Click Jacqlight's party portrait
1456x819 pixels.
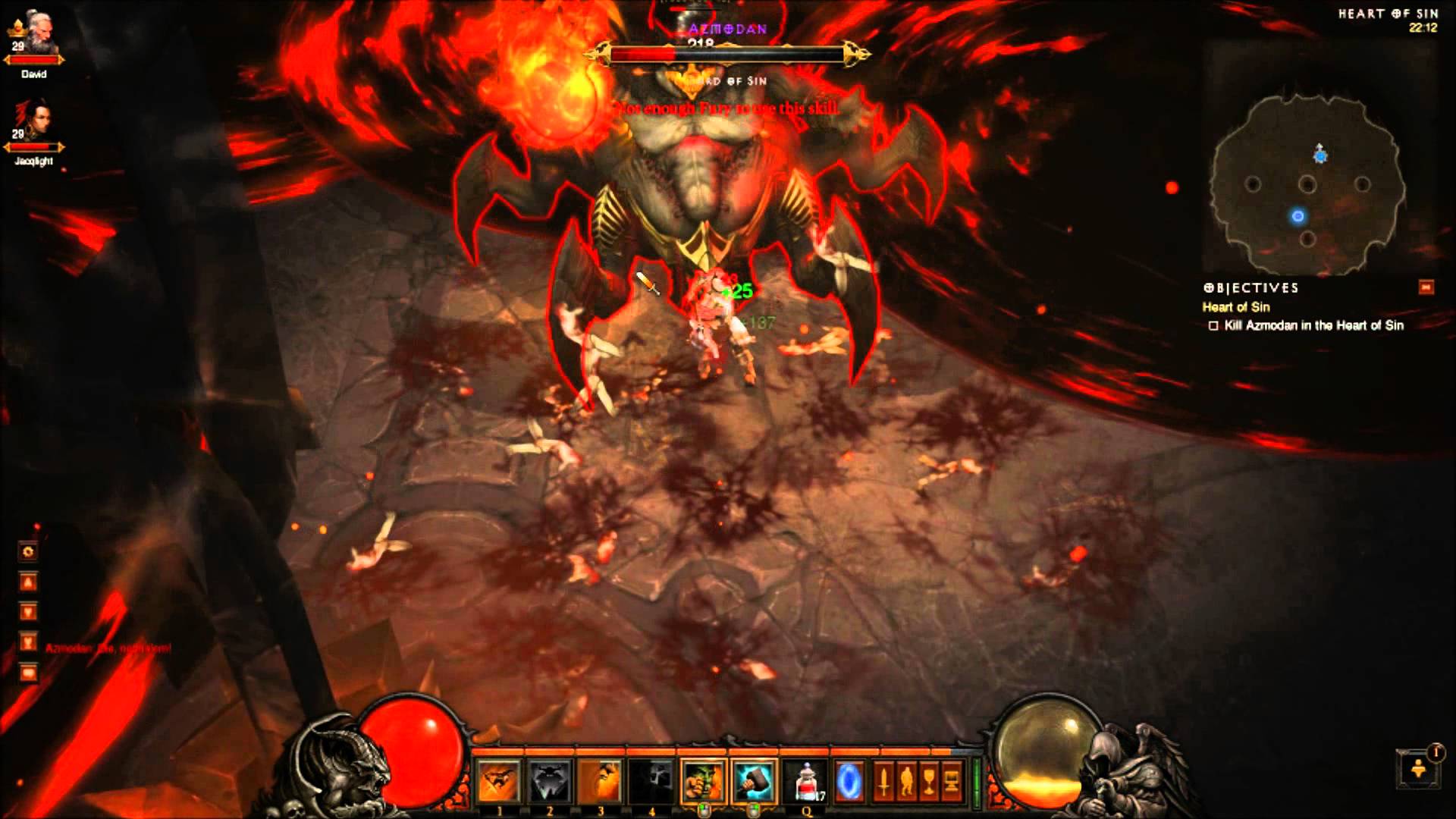34,125
